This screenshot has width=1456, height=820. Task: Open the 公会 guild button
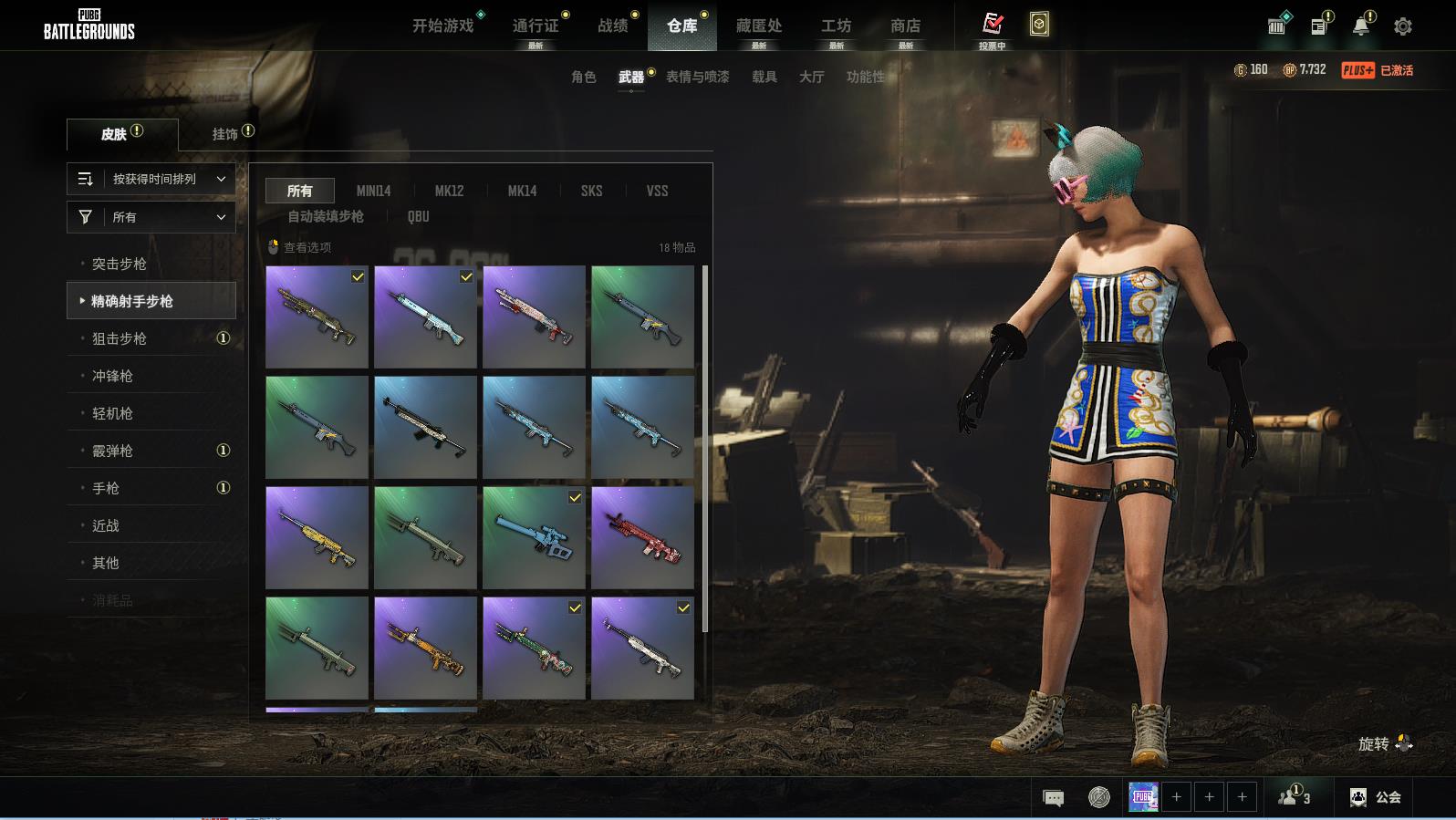[x=1376, y=797]
